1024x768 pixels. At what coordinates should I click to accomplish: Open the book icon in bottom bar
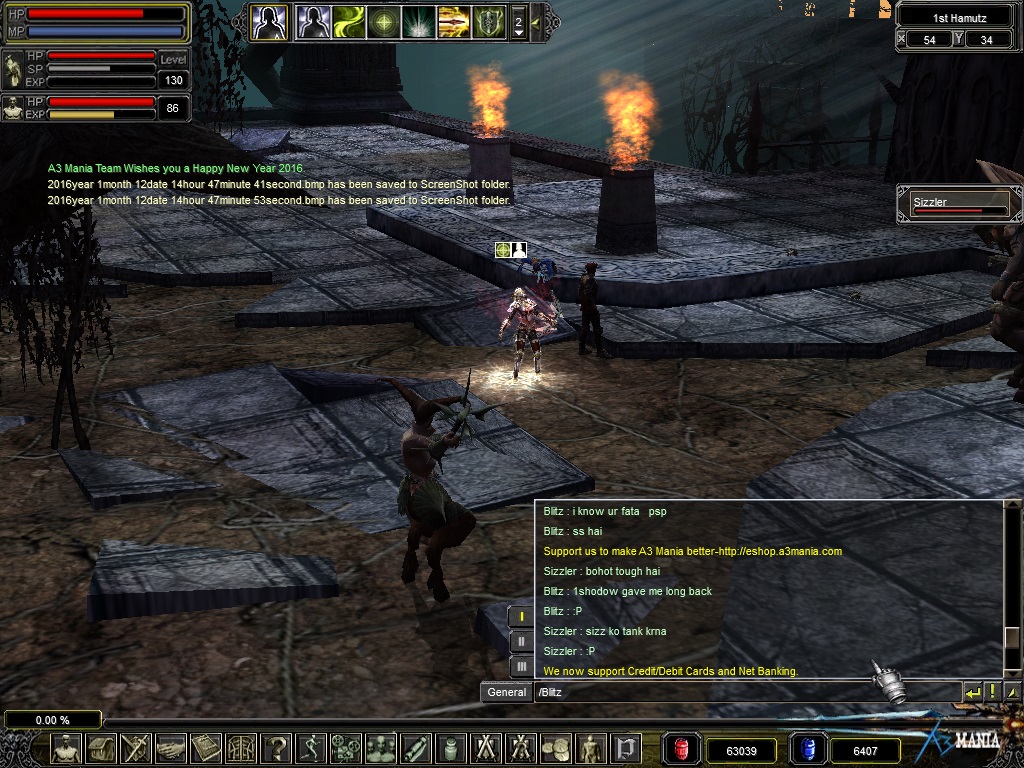tap(205, 748)
